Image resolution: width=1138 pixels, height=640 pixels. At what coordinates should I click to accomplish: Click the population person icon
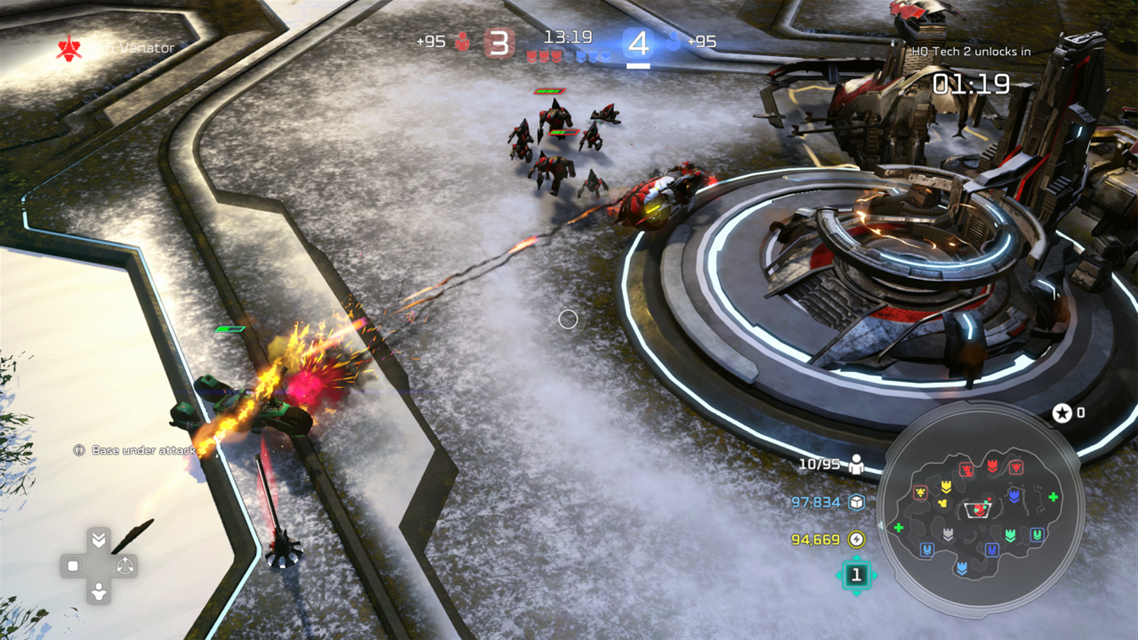857,464
